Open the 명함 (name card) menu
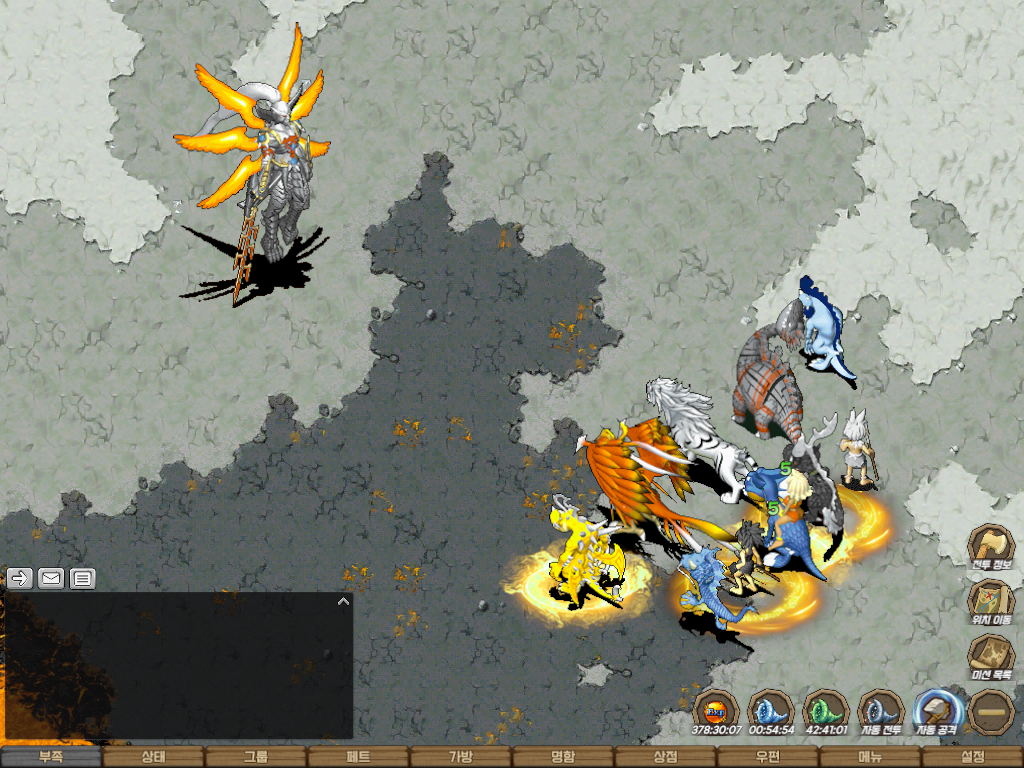 [x=563, y=757]
